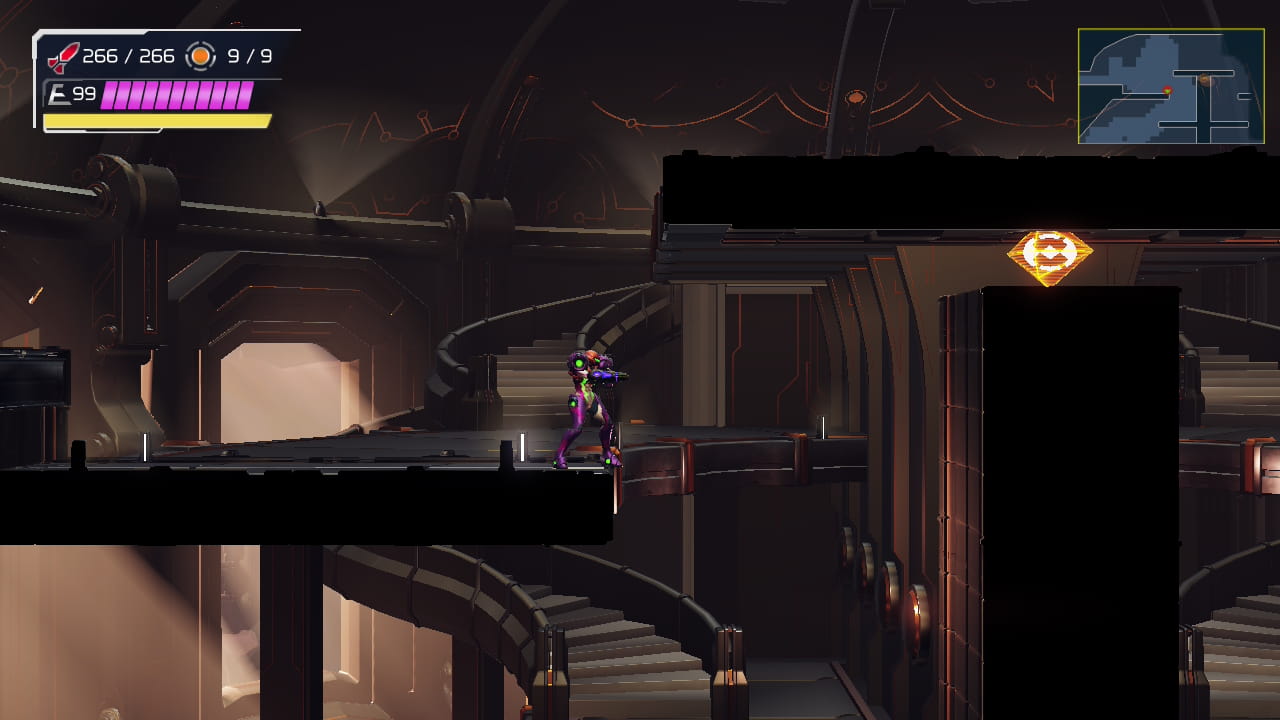Click the green player marker on the minimap
Viewport: 1280px width, 720px height.
(x=1167, y=90)
